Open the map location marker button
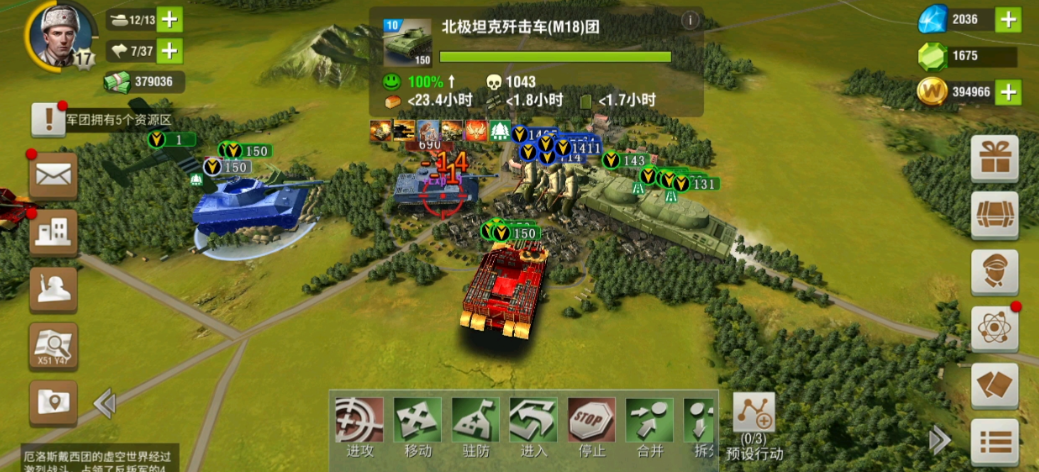Viewport: 1039px width, 472px height. click(53, 402)
